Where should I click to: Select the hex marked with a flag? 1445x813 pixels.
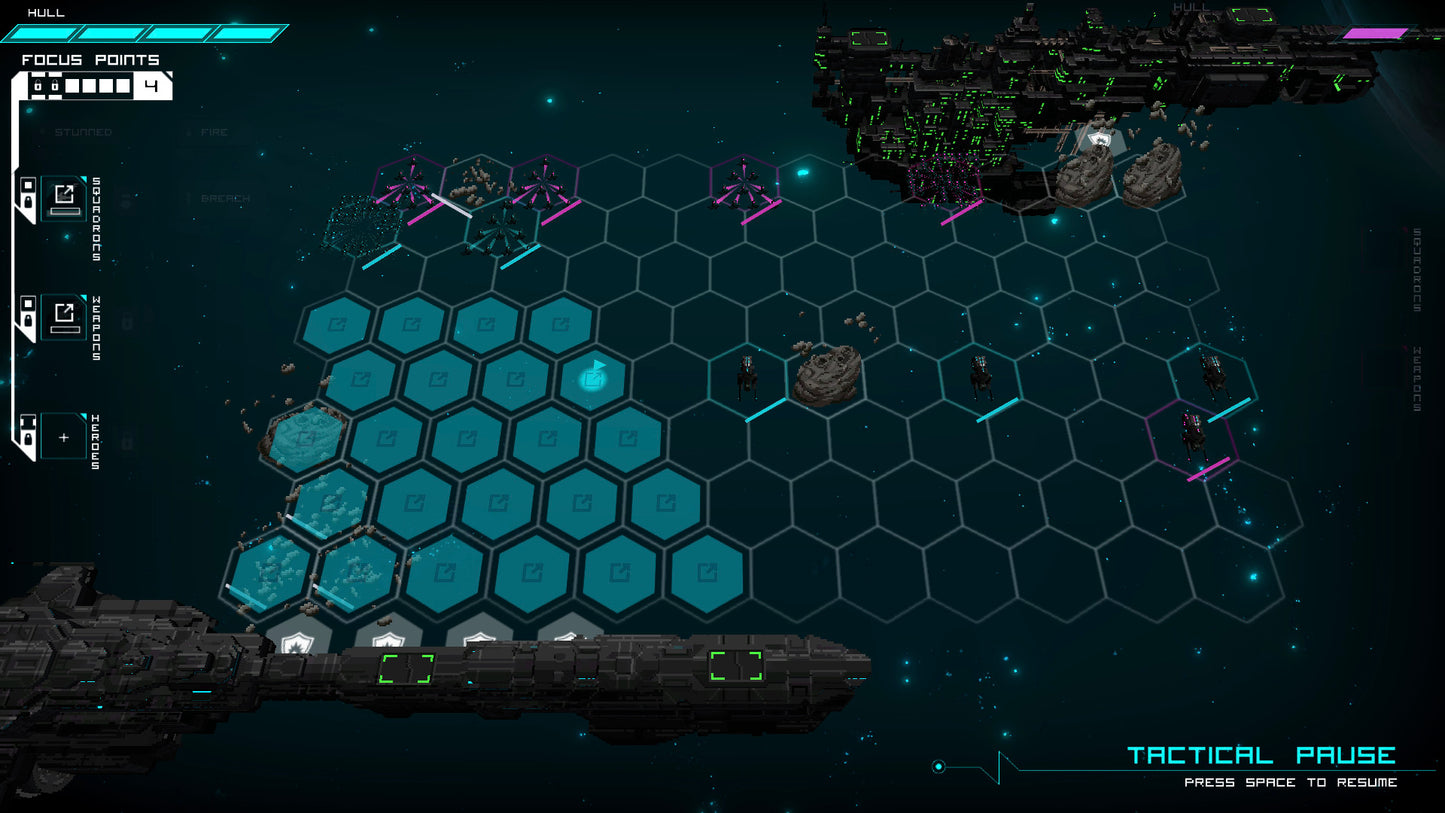coord(594,378)
